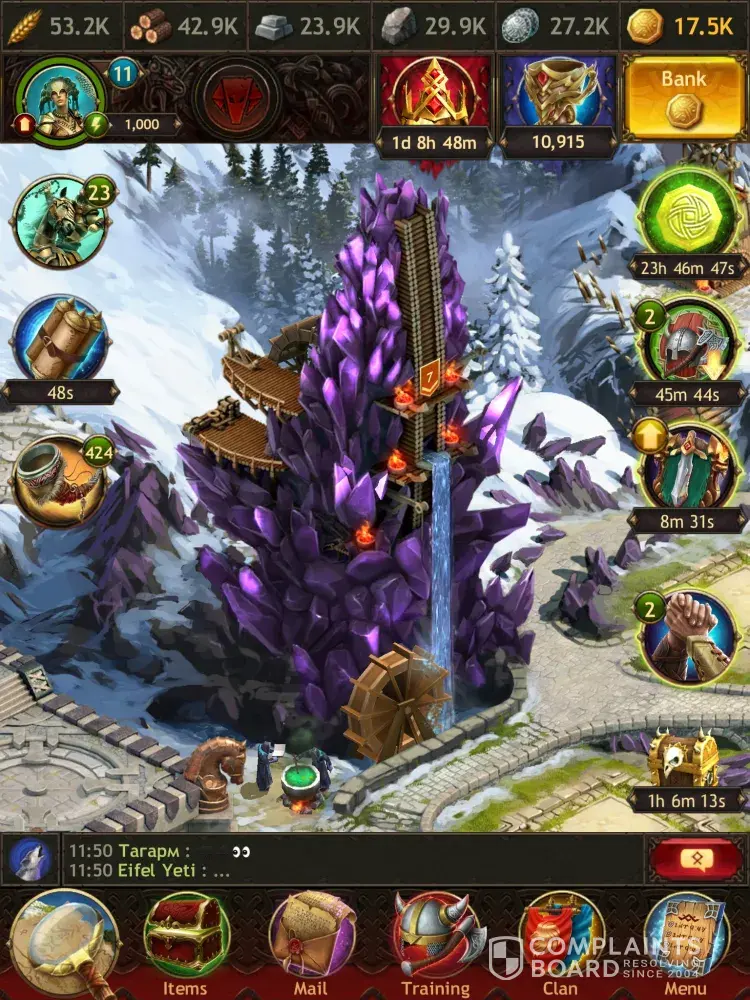
Task: Open the Mail inbox
Action: pyautogui.click(x=311, y=940)
